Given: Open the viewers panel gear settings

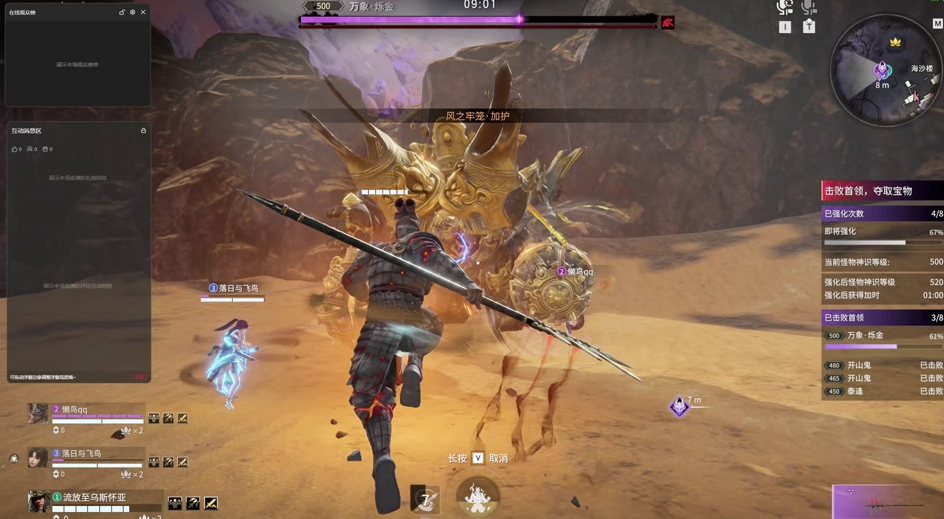Looking at the screenshot, I should tap(132, 12).
